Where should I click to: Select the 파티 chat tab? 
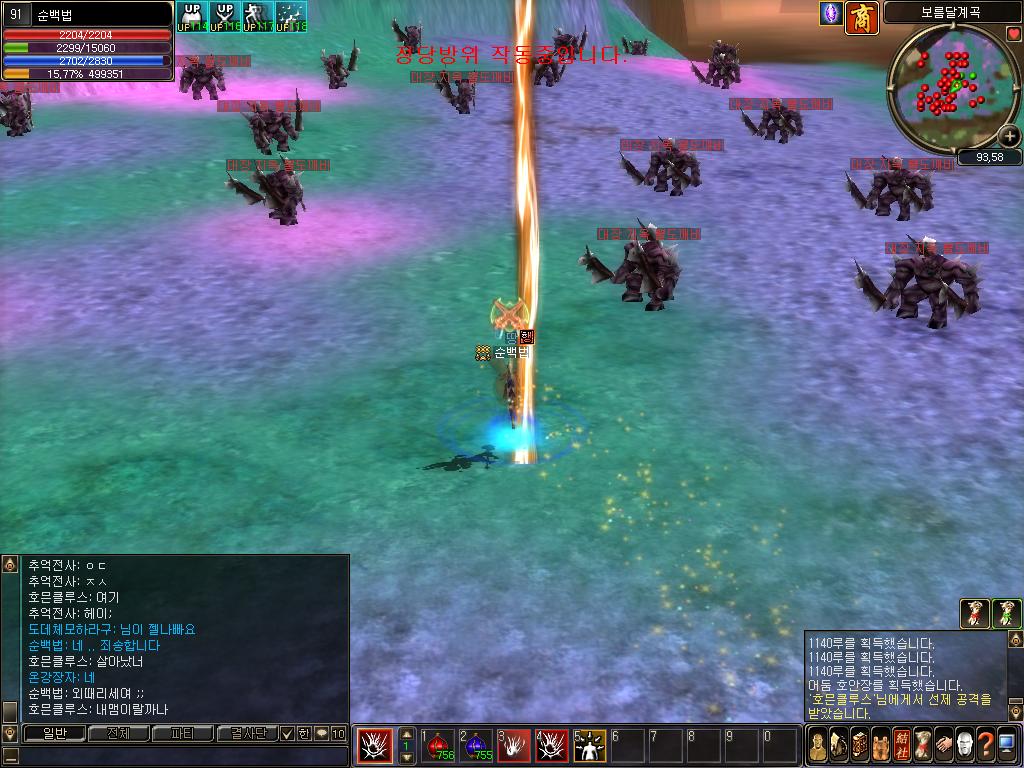click(183, 734)
